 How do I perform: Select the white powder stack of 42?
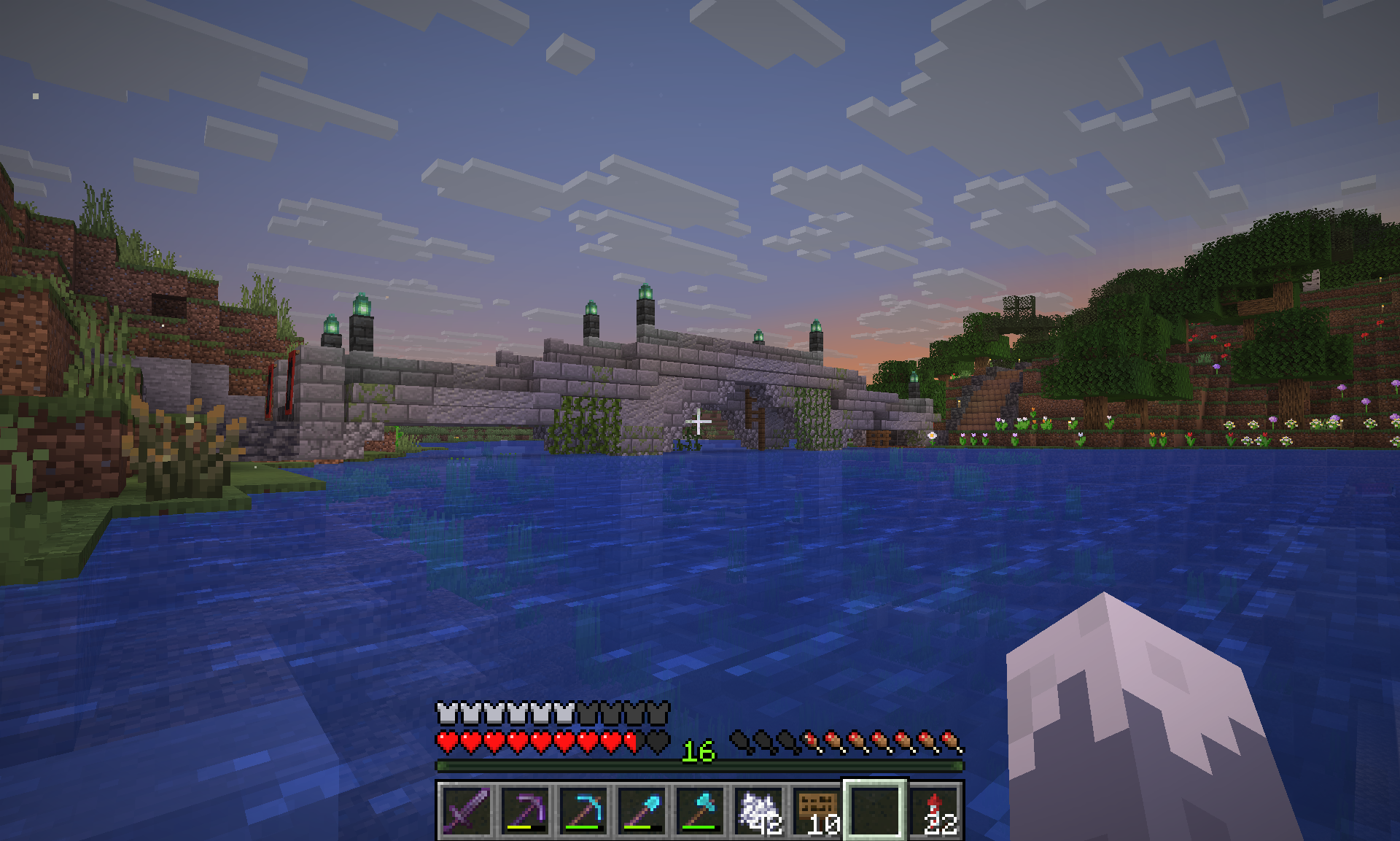point(758,810)
